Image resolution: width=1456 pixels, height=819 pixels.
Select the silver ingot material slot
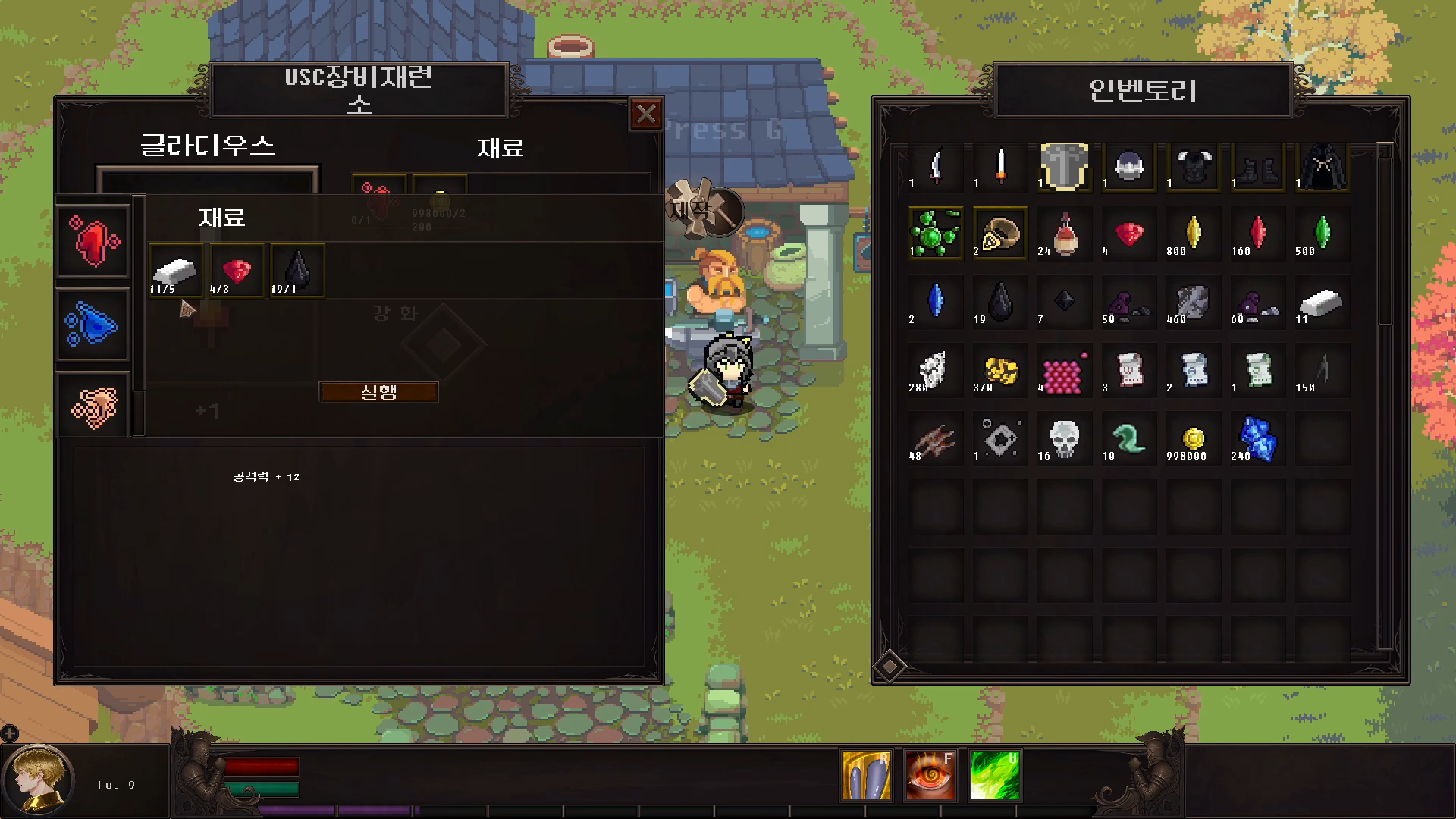coord(175,271)
